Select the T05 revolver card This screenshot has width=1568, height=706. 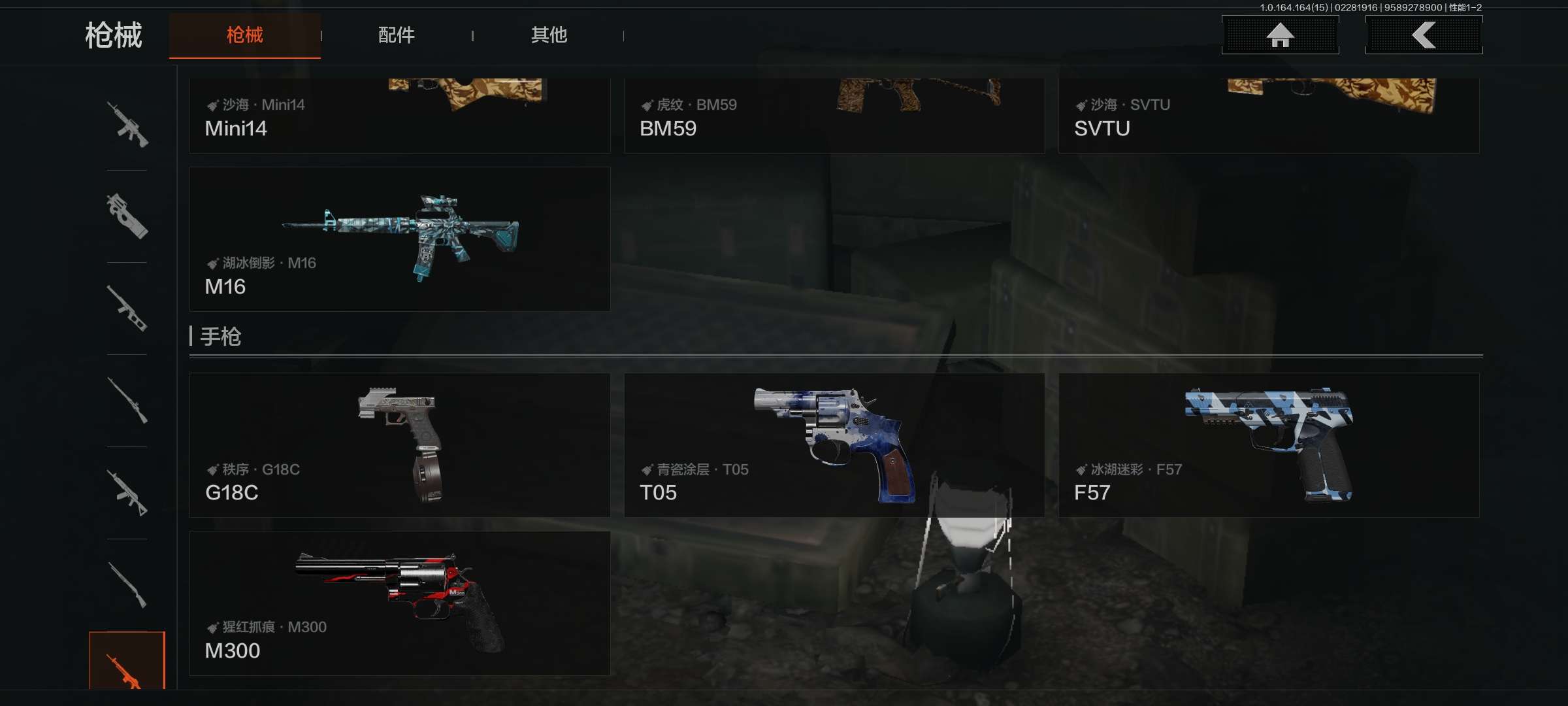(834, 445)
